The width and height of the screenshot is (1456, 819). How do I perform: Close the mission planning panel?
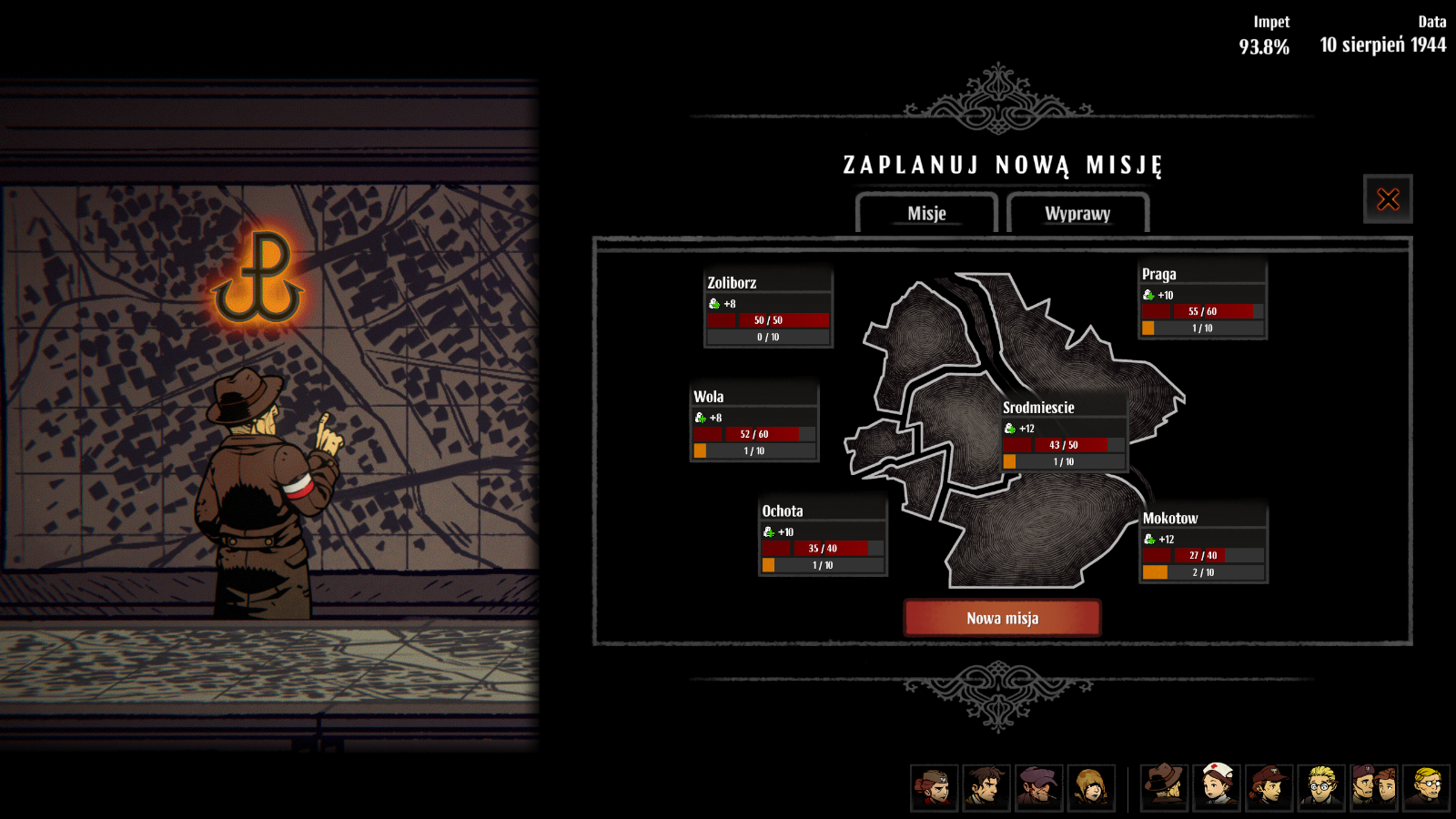click(1388, 199)
